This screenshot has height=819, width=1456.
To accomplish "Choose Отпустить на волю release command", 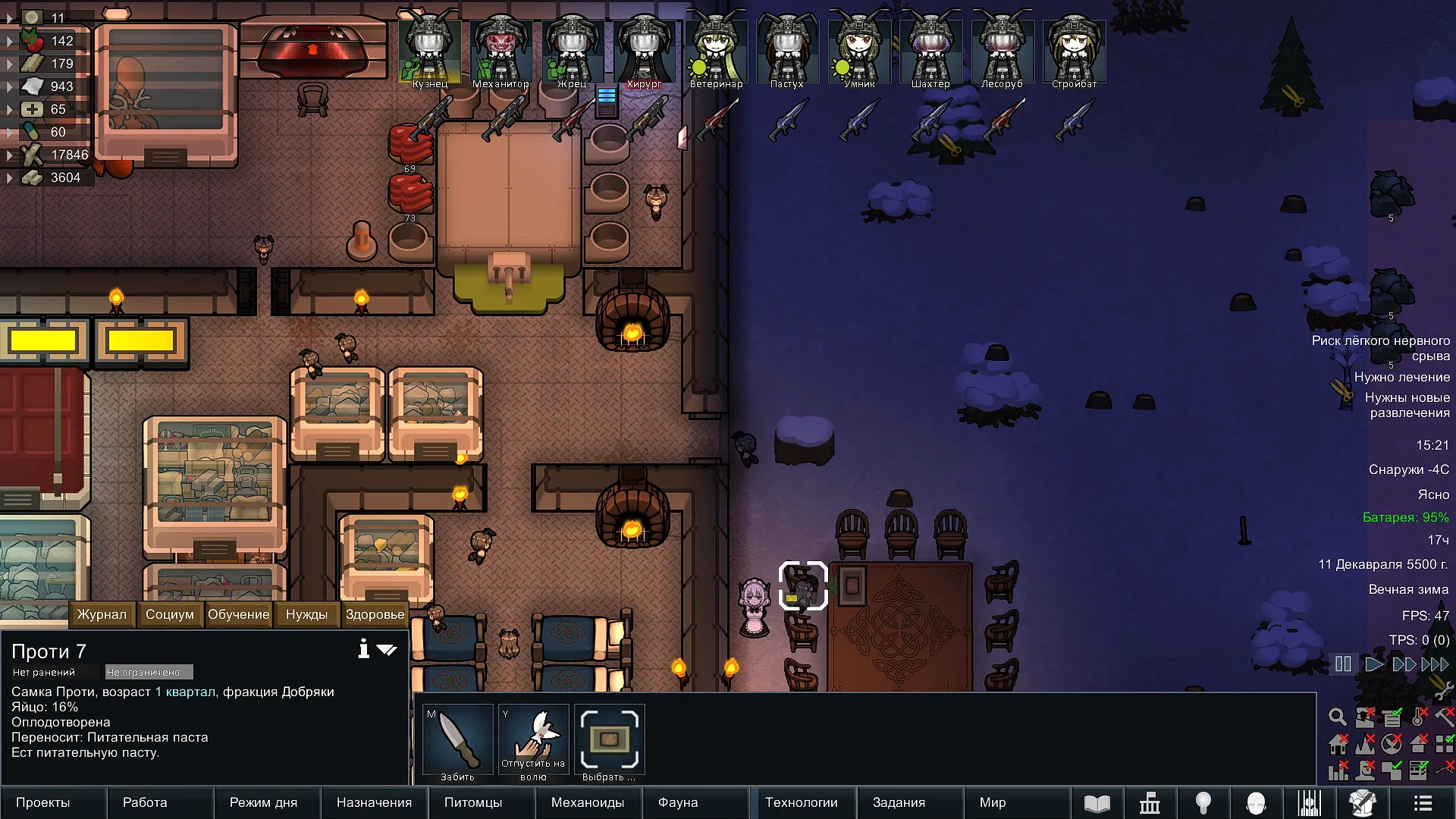I will coord(533,743).
